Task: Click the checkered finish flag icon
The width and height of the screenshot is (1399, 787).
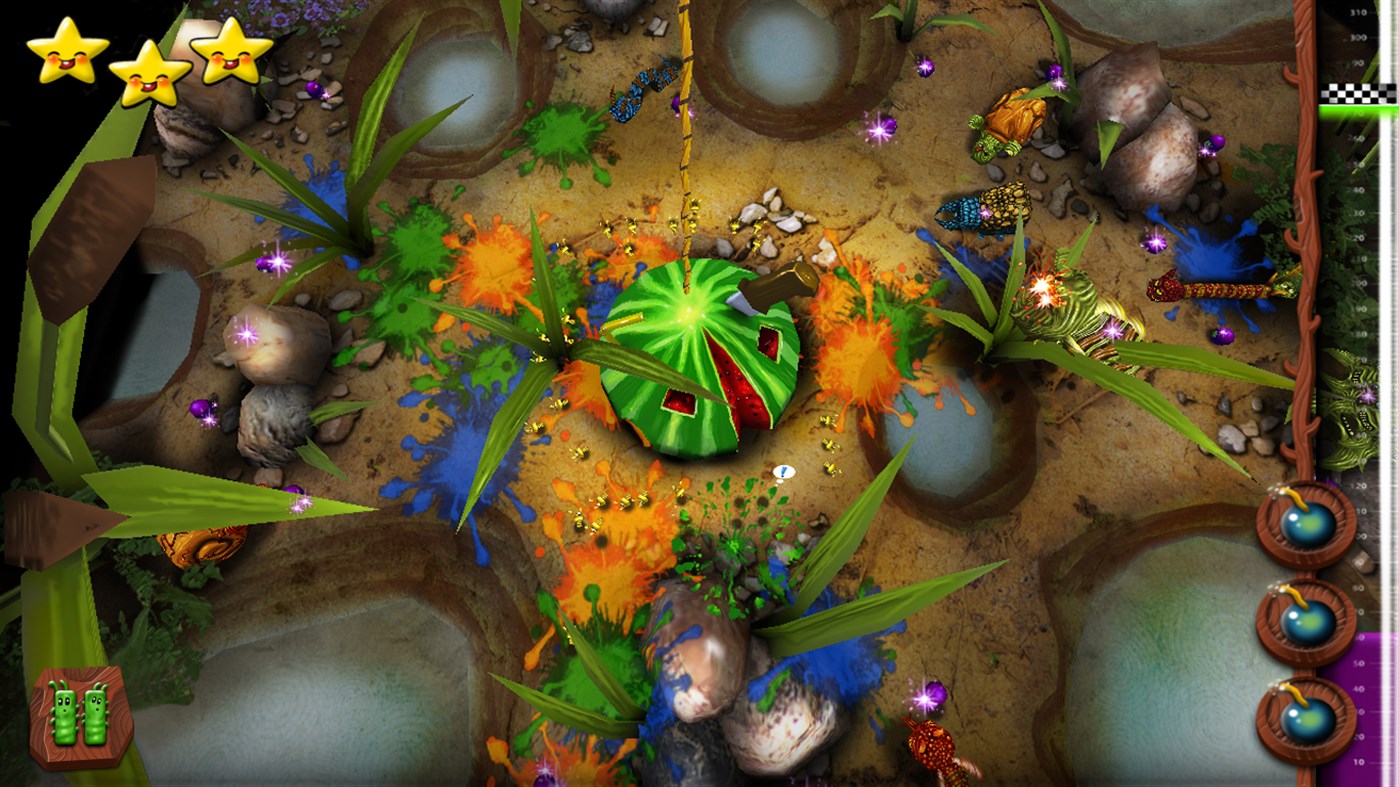Action: [1357, 93]
